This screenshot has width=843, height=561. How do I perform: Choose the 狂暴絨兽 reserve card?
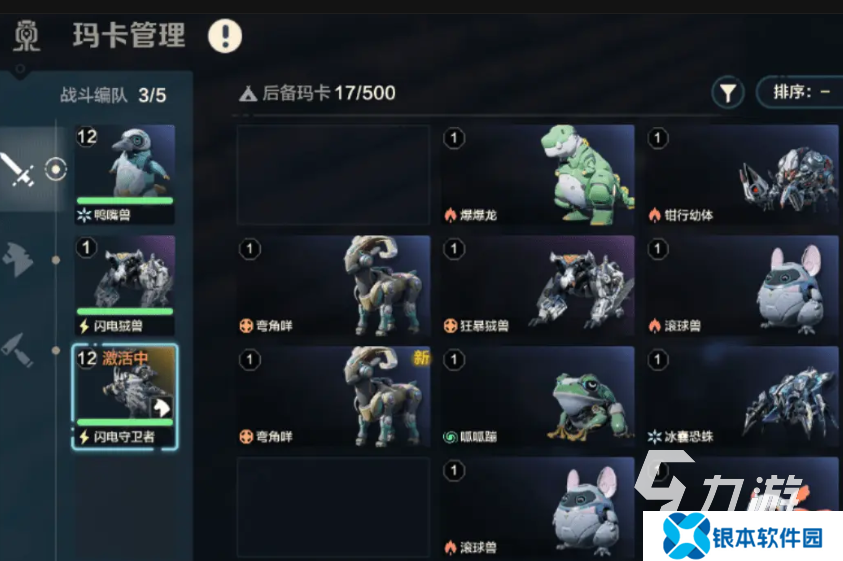point(538,286)
